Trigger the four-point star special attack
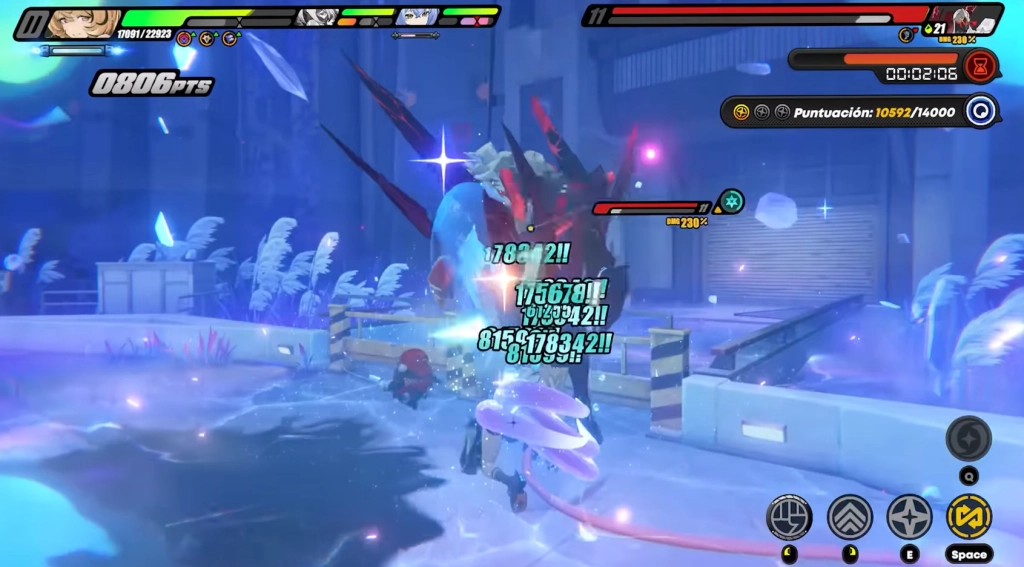Image resolution: width=1024 pixels, height=567 pixels. pyautogui.click(x=909, y=517)
